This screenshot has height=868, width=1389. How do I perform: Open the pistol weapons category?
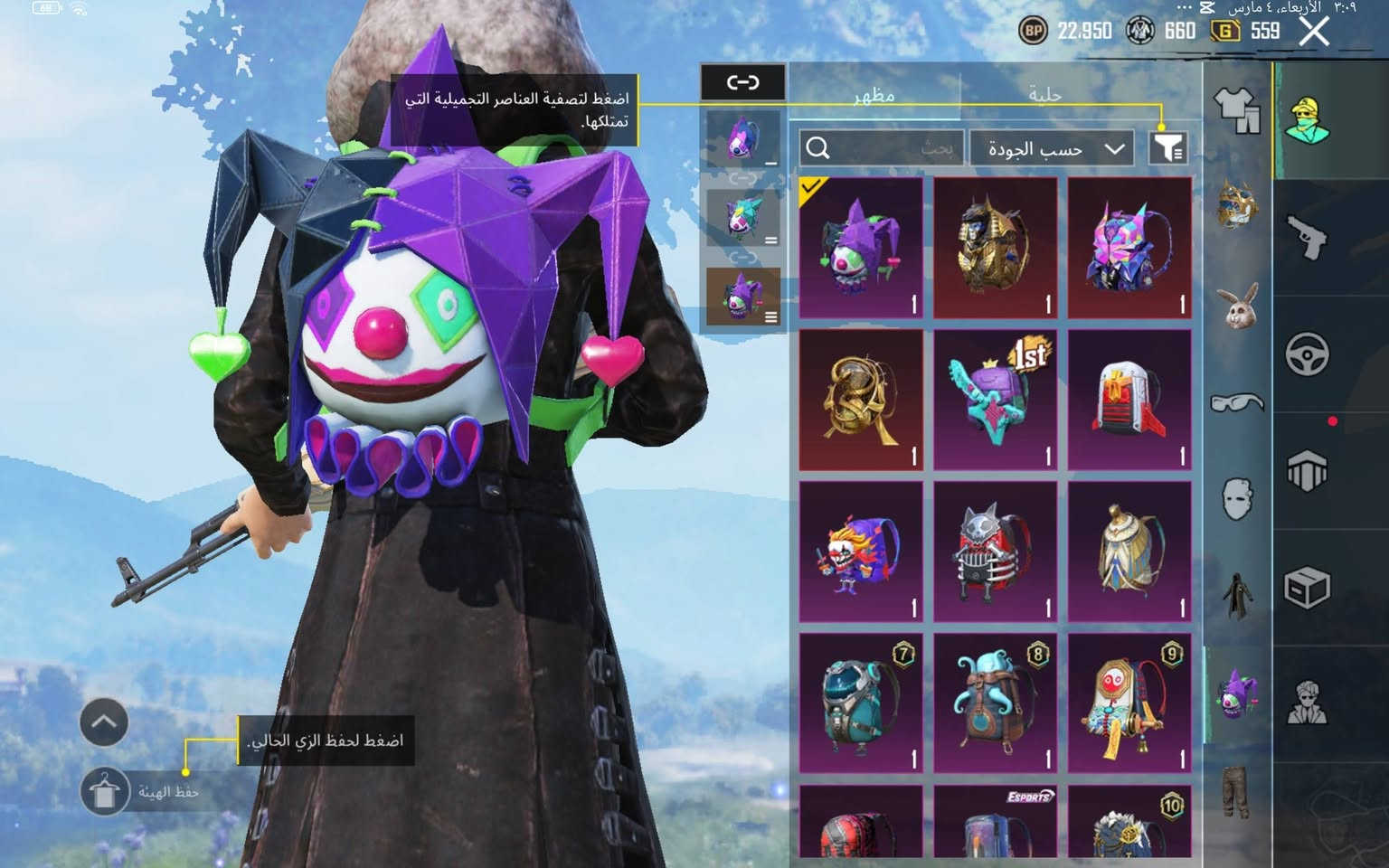[x=1308, y=237]
